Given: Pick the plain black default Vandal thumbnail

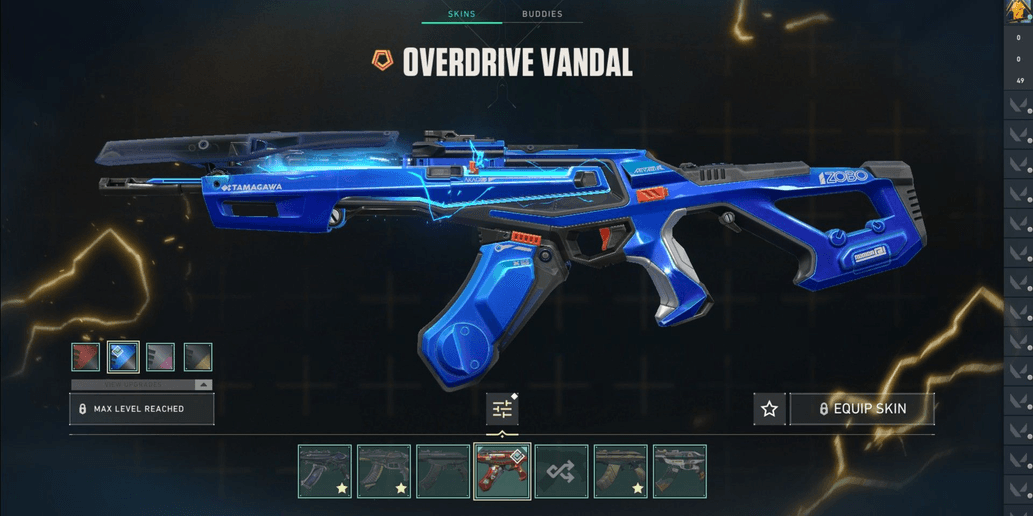Looking at the screenshot, I should tap(443, 471).
